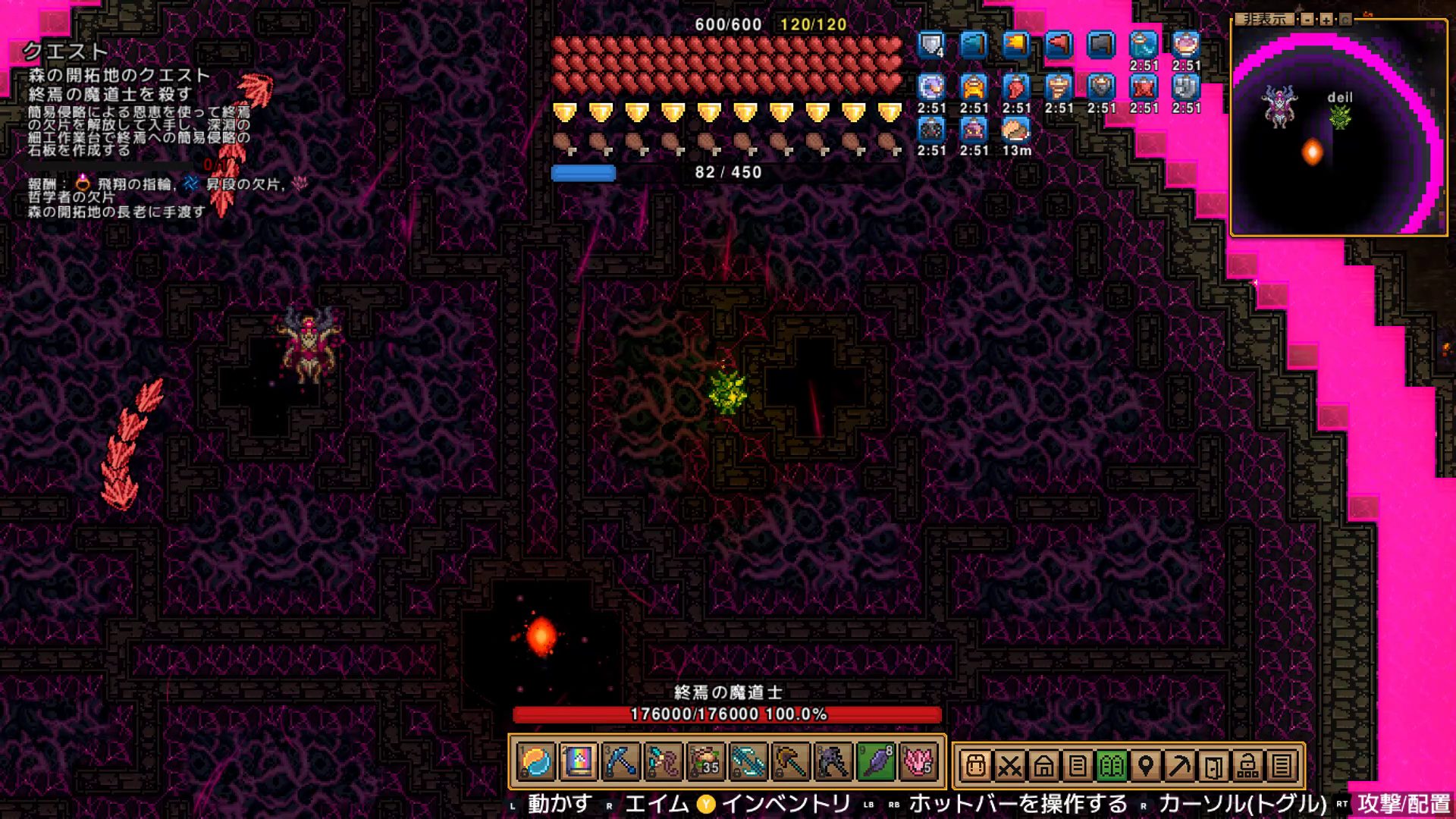Zoom in the minimap
The image size is (1456, 819).
pos(1326,20)
